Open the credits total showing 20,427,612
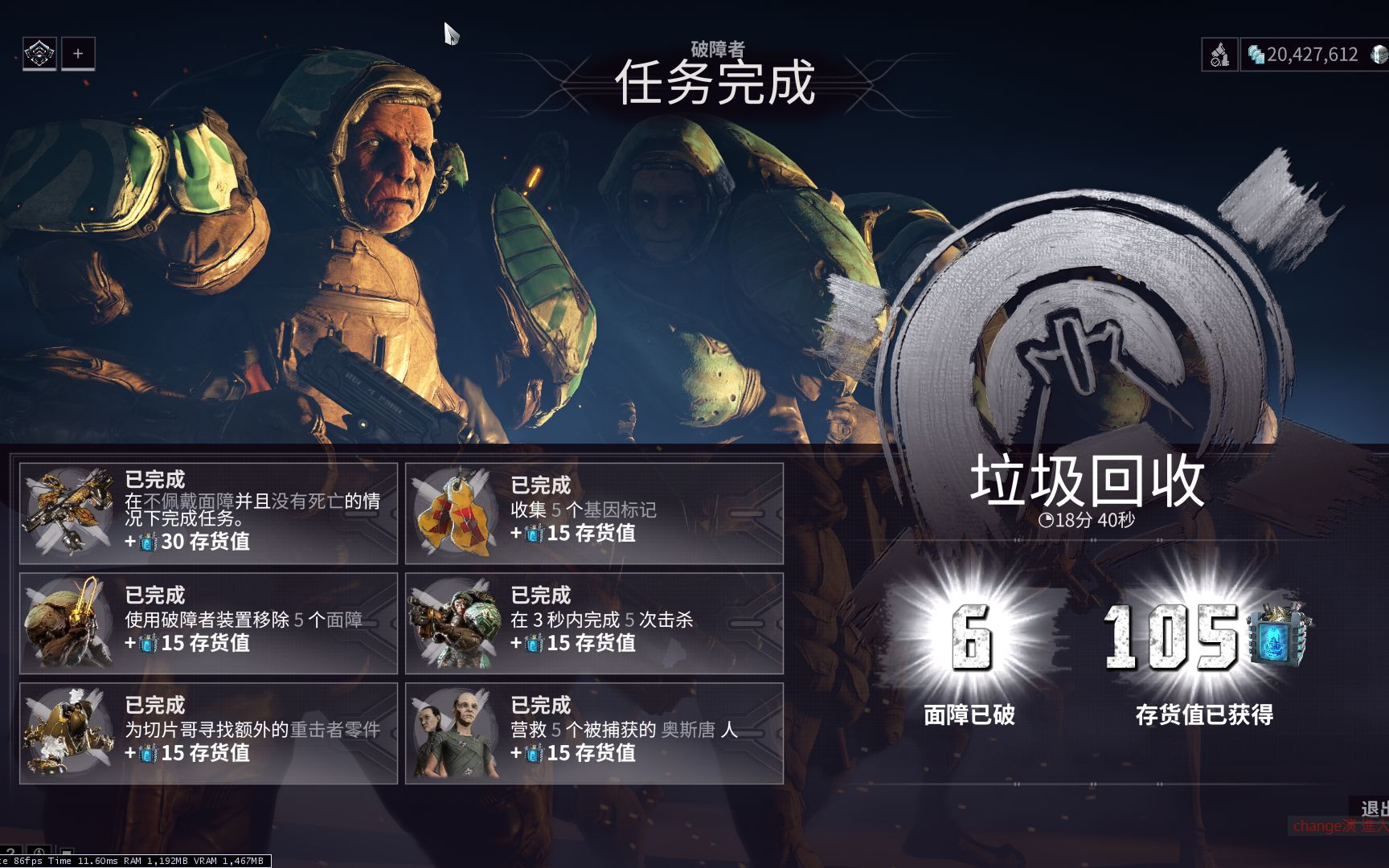1389x868 pixels. click(1306, 54)
